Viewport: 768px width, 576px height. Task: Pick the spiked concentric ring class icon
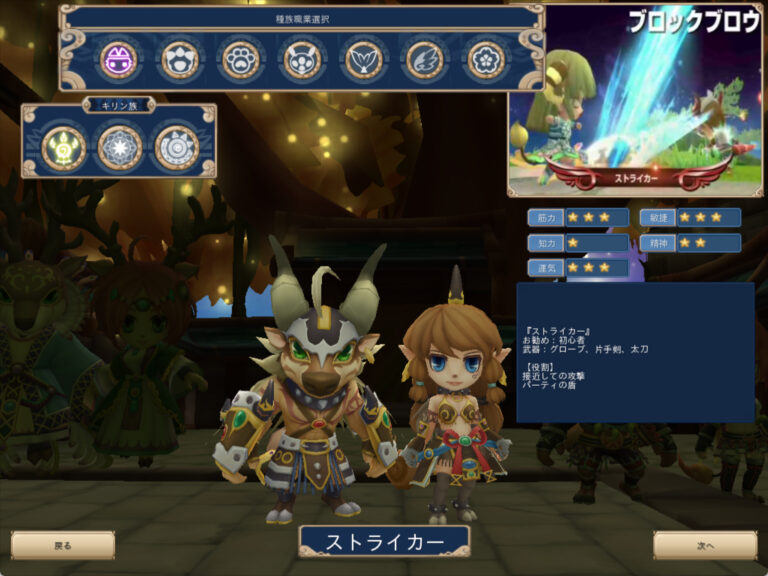tap(176, 147)
